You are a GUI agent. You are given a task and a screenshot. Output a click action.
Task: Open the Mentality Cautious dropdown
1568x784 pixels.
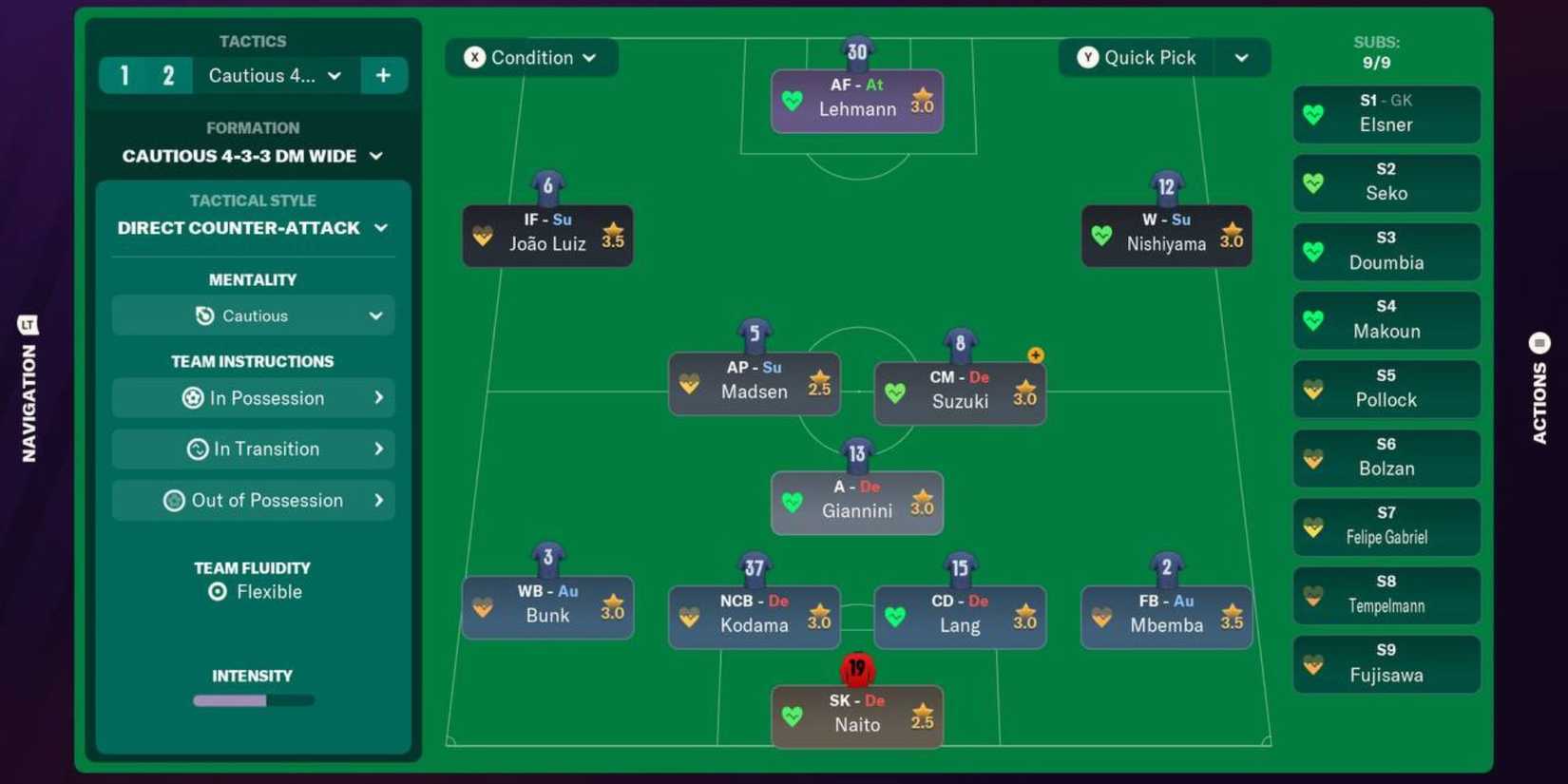click(x=252, y=316)
